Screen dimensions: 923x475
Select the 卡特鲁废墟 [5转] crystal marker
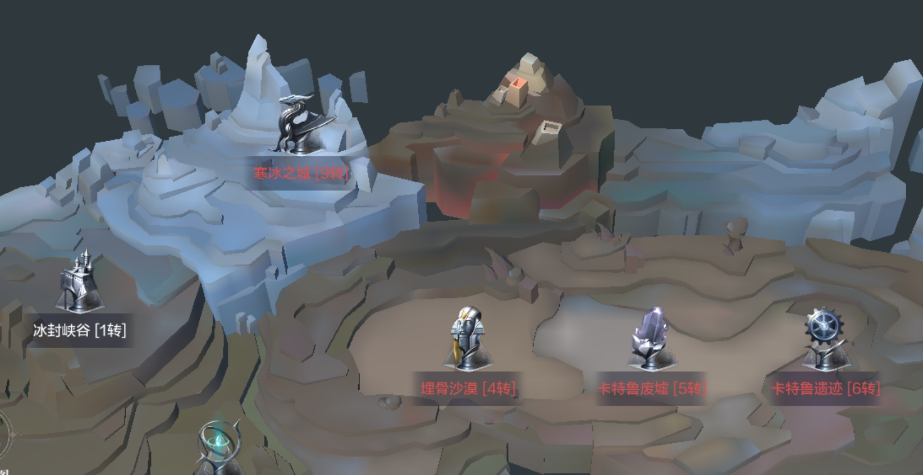coord(652,340)
